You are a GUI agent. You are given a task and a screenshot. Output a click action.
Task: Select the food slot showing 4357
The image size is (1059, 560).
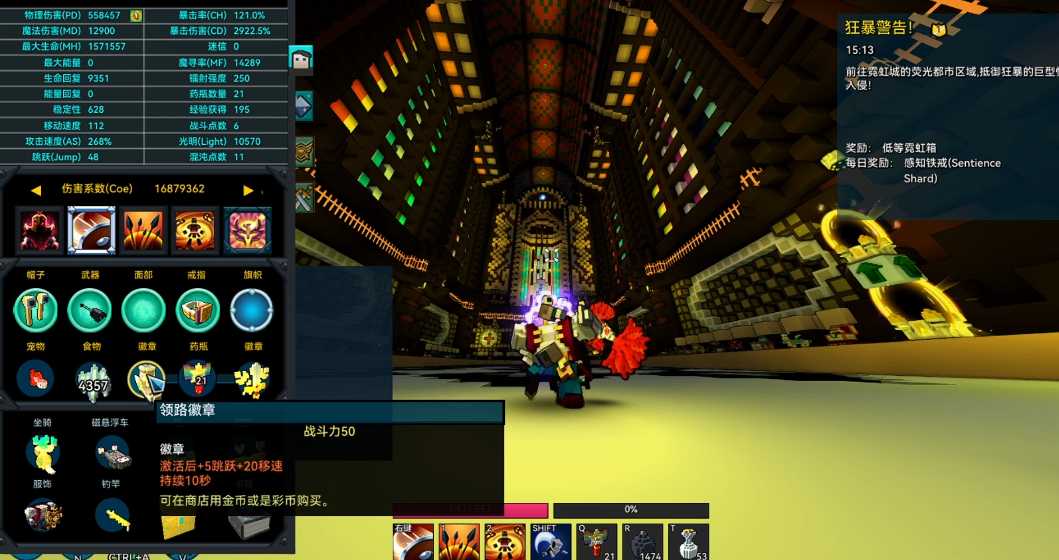coord(92,379)
